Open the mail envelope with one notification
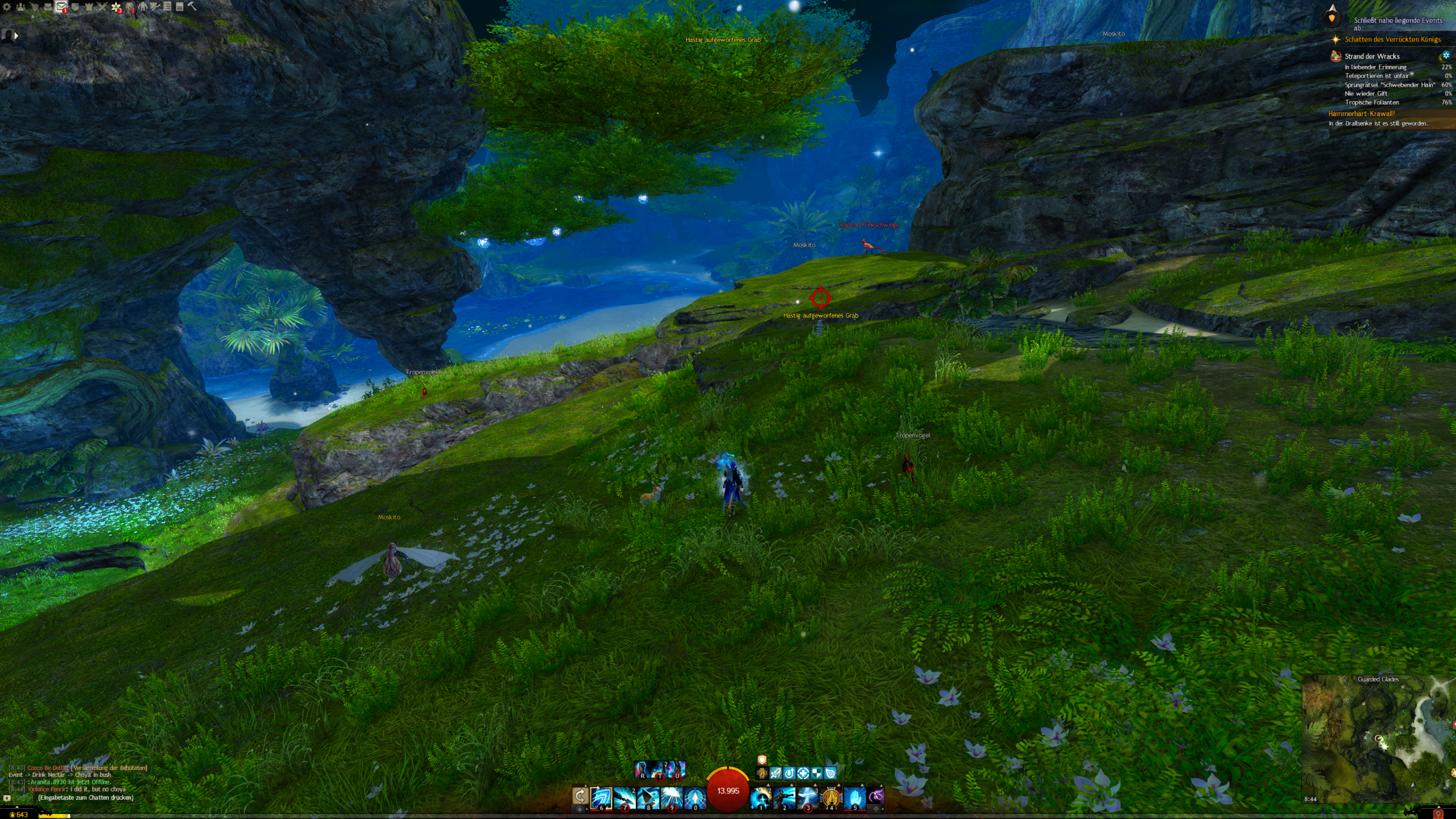 (61, 7)
